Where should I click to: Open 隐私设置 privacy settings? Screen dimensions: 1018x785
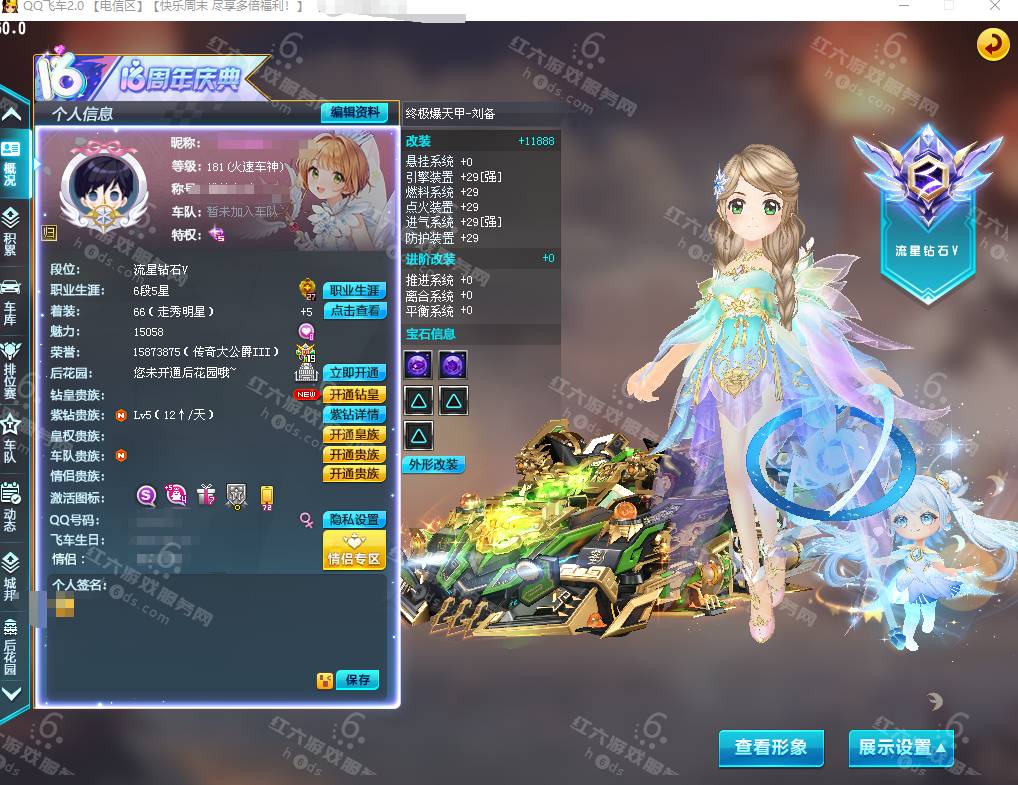coord(354,519)
